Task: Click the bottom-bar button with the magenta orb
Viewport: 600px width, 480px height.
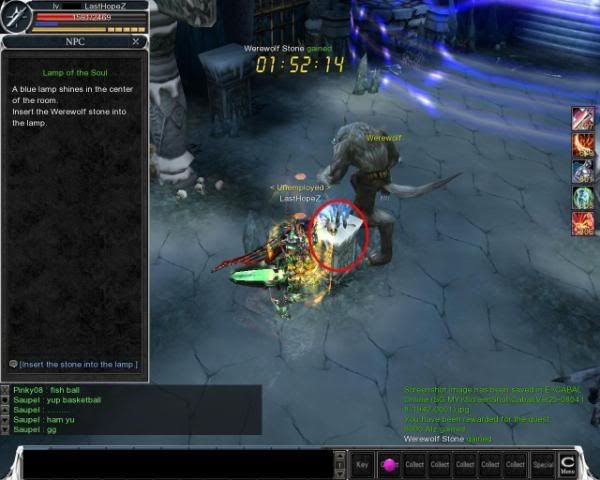Action: tap(389, 465)
